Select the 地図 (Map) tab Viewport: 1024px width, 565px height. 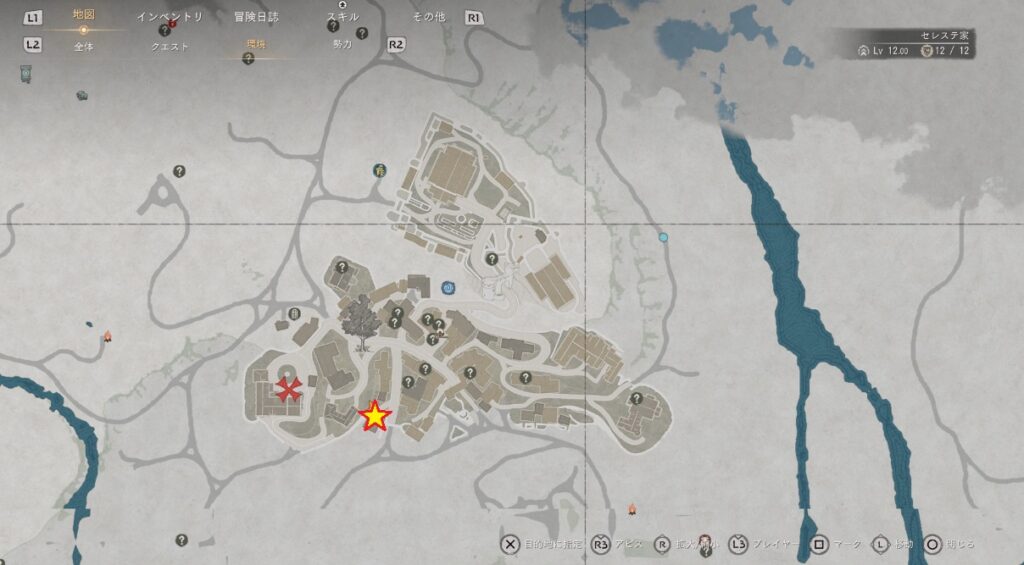(x=83, y=16)
